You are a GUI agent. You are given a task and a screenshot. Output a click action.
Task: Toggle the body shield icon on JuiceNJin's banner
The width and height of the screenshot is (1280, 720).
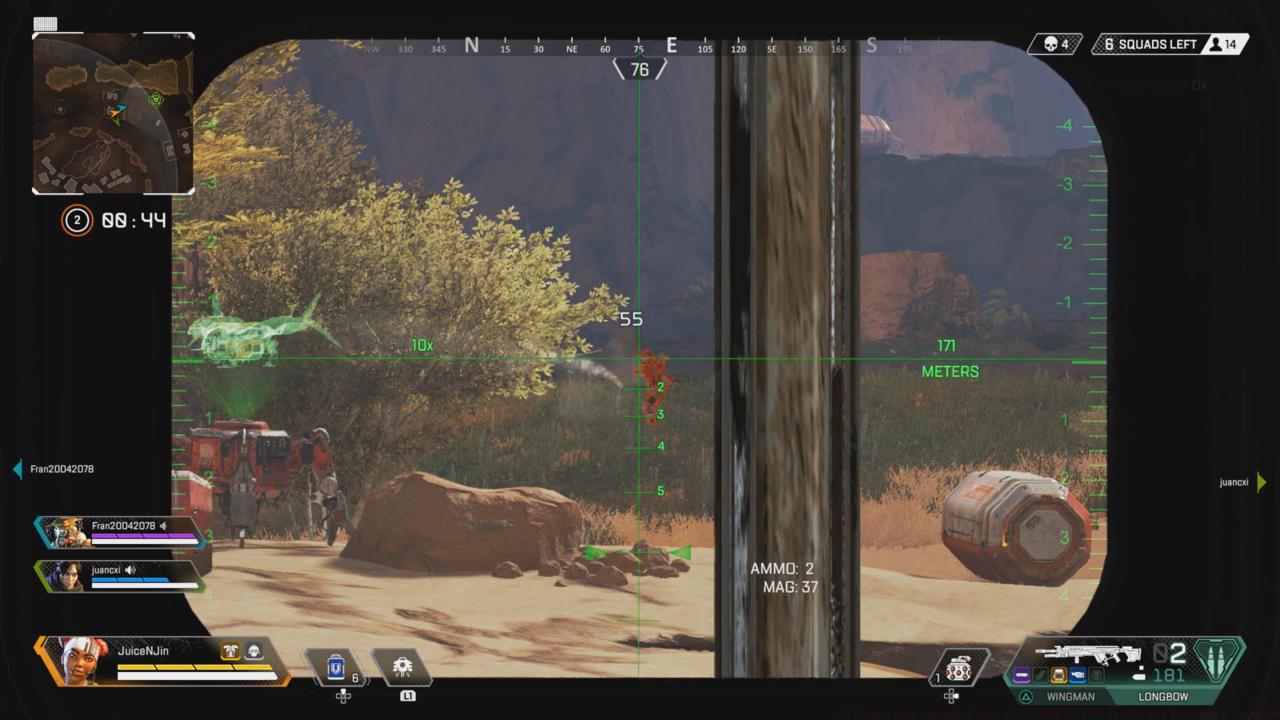pos(231,650)
